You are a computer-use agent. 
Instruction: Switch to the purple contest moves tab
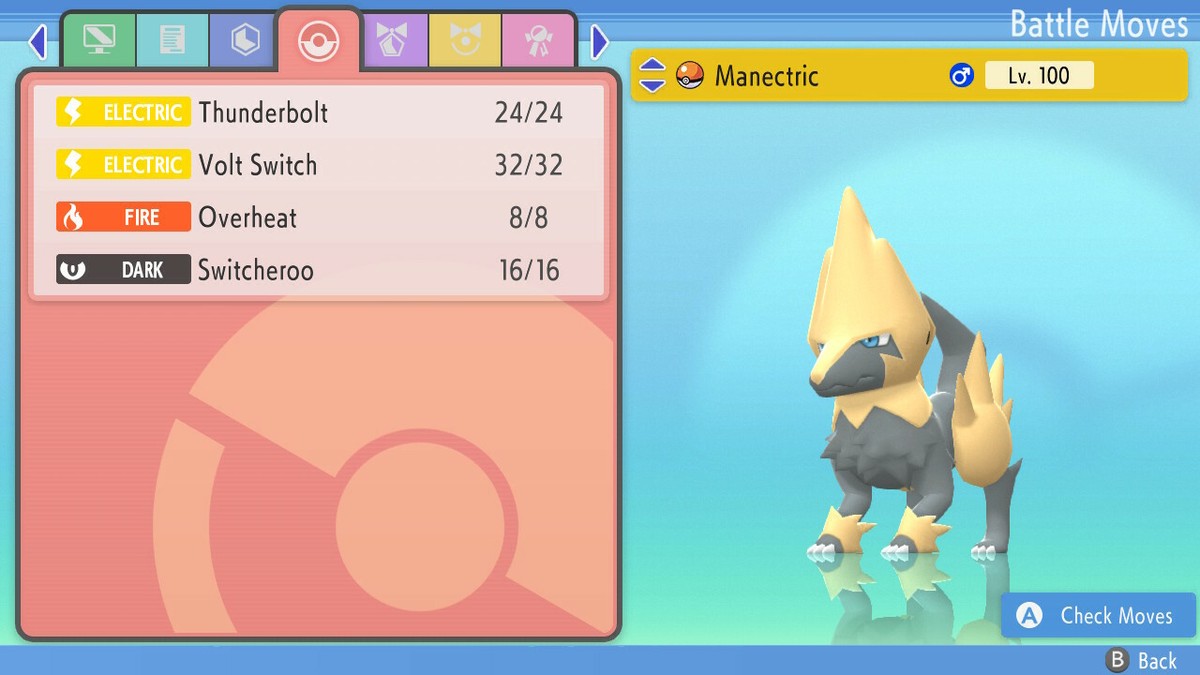click(x=392, y=41)
